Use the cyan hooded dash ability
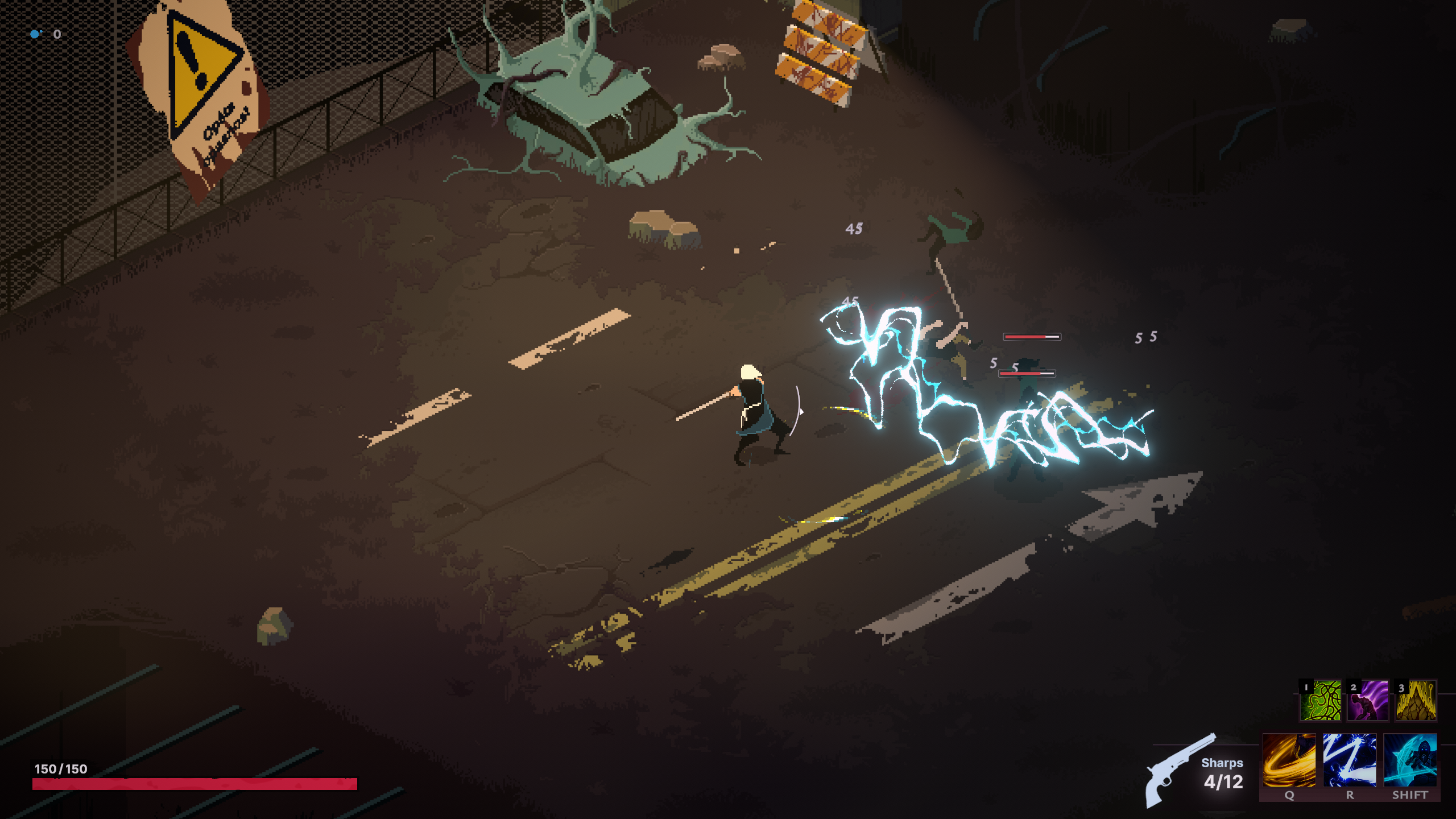This screenshot has height=819, width=1456. coord(1410,760)
